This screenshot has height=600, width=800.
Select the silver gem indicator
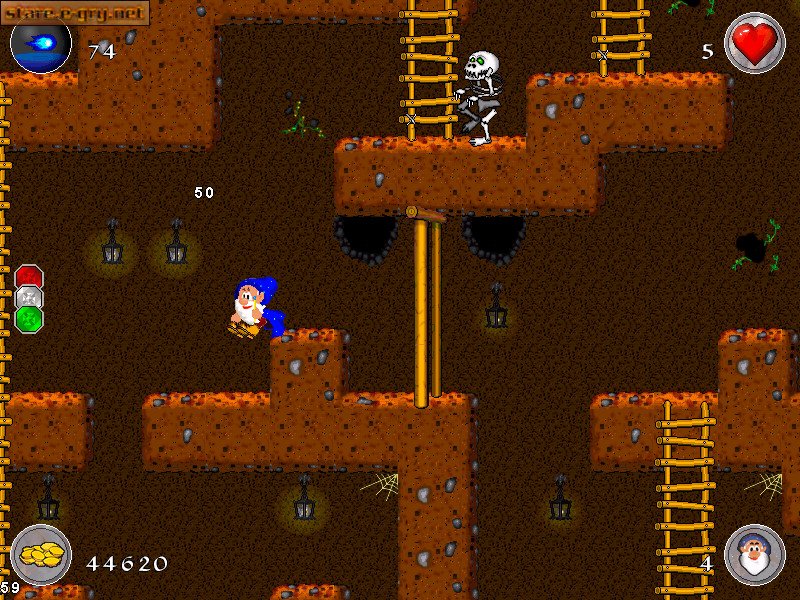(29, 298)
